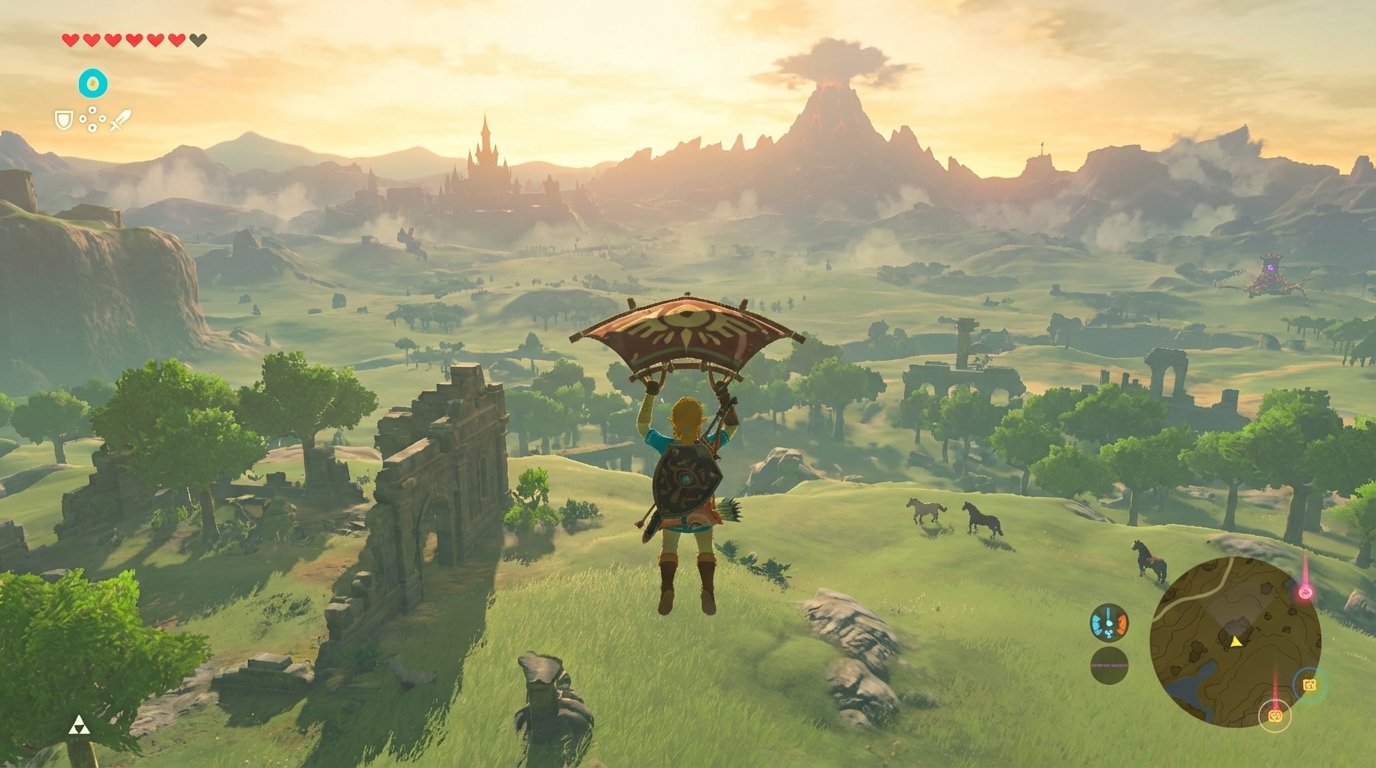Select the shield icon in the HUD
The image size is (1376, 768).
[64, 120]
